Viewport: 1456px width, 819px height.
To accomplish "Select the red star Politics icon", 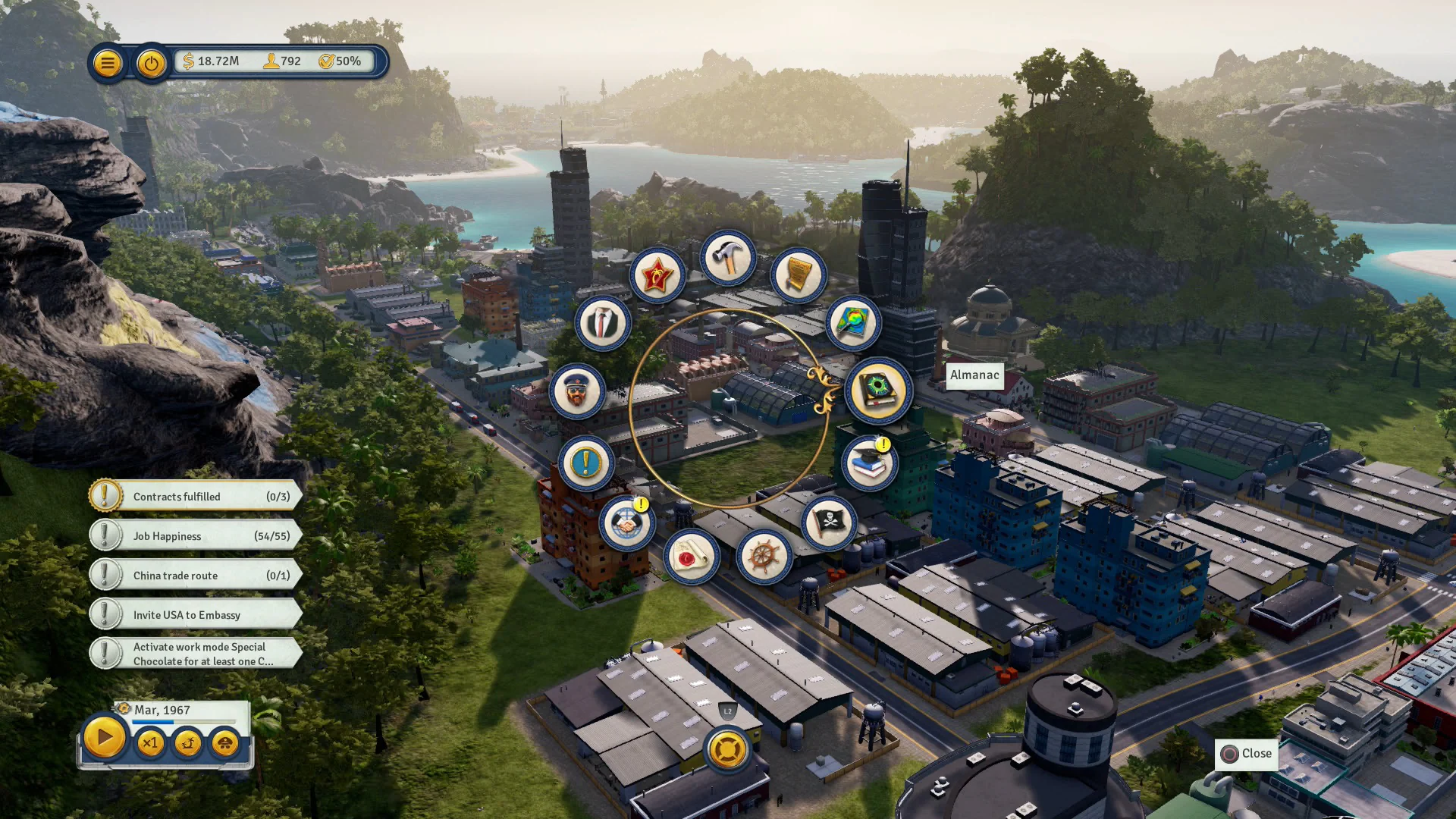I will [x=658, y=276].
